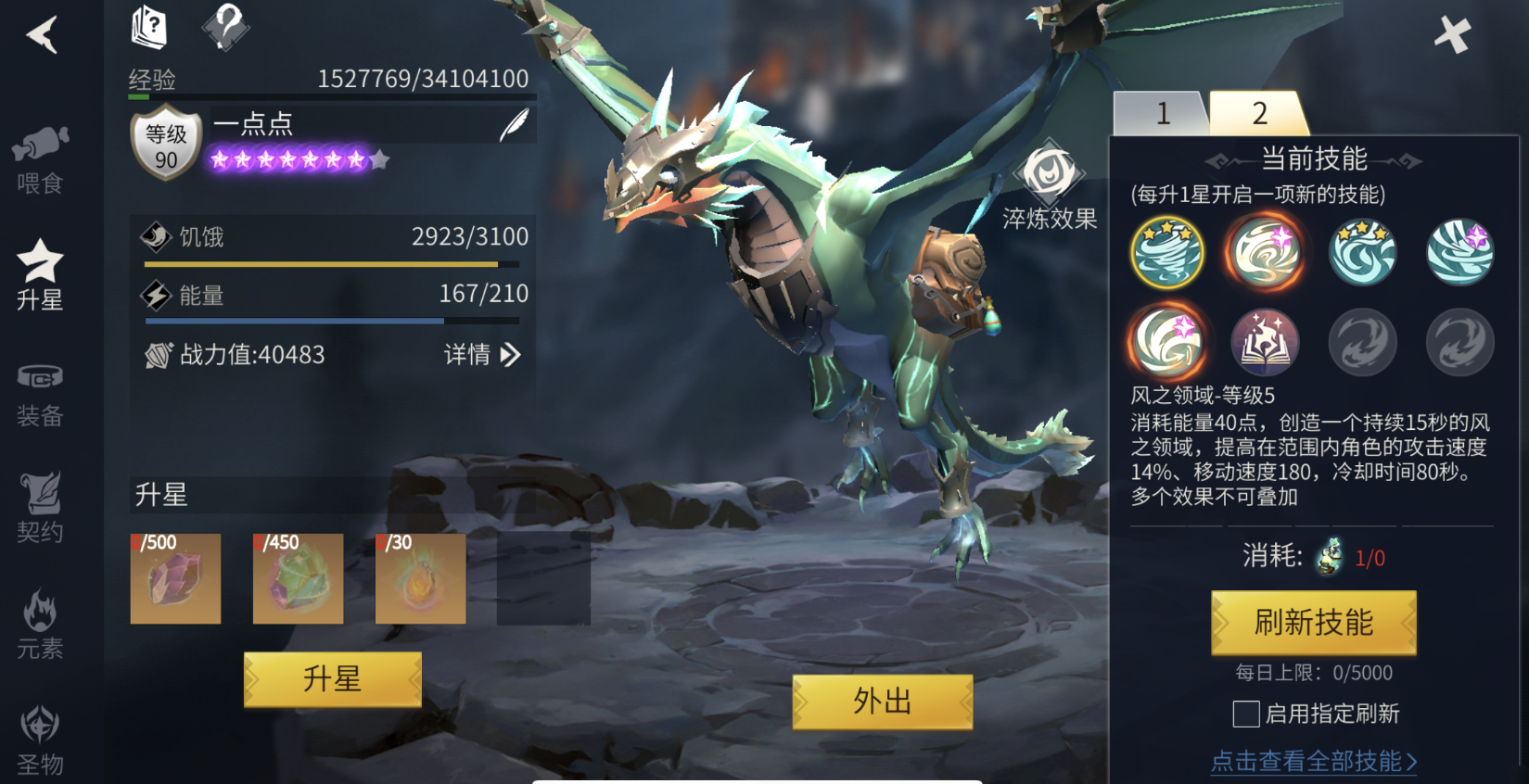The image size is (1529, 784).
Task: View the 淬炼效果 tempering effect
Action: tap(1050, 185)
